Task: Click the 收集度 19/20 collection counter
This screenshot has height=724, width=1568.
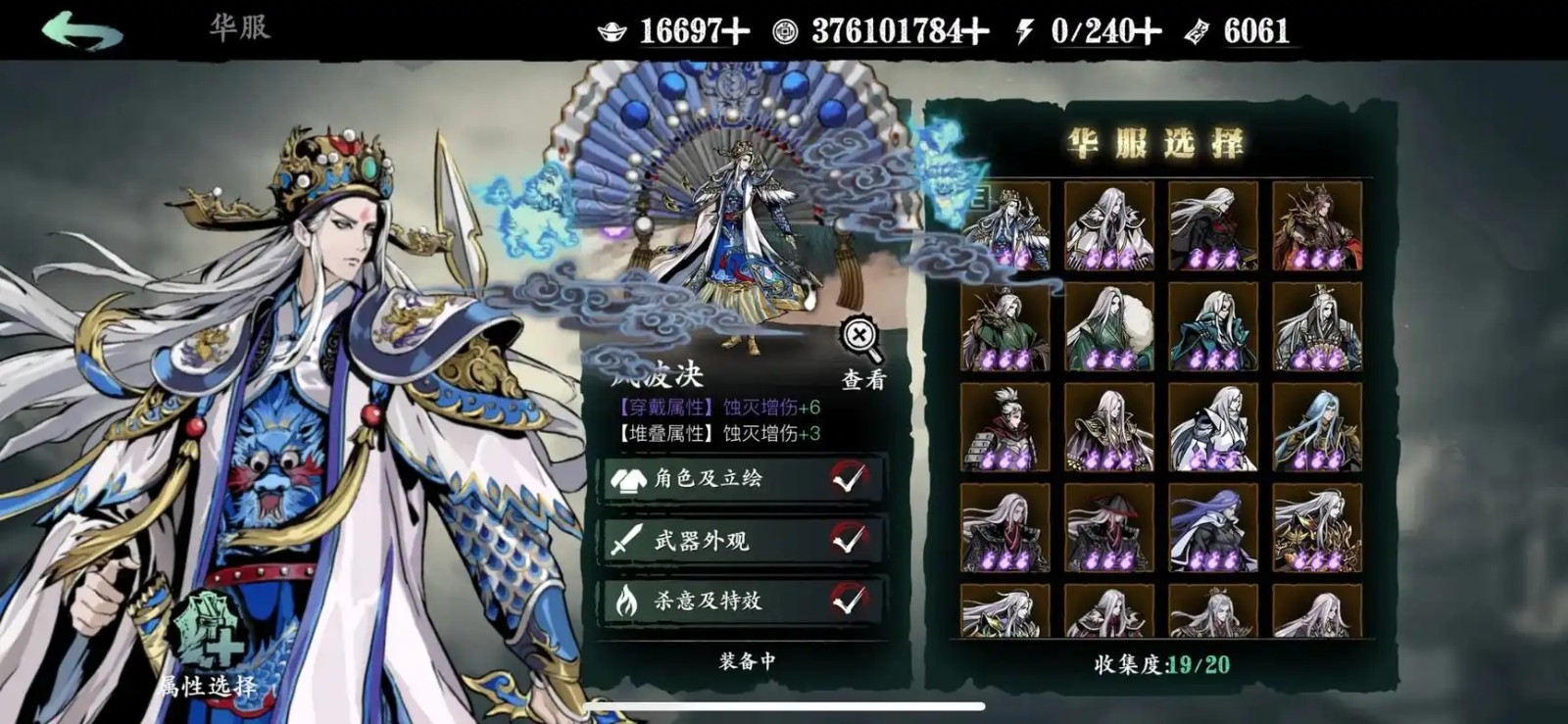Action: click(x=1161, y=663)
